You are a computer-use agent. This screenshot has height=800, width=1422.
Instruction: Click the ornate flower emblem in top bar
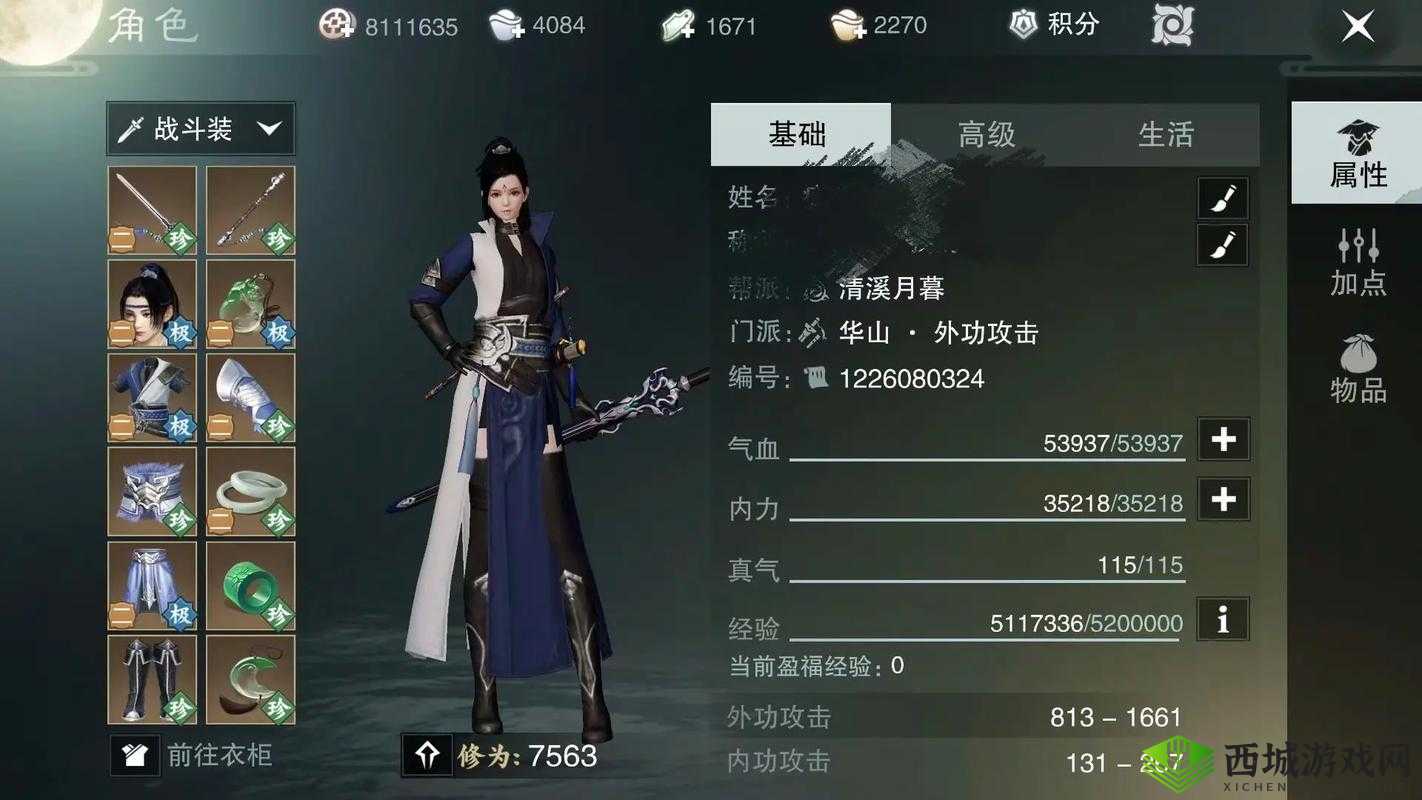pyautogui.click(x=1170, y=25)
